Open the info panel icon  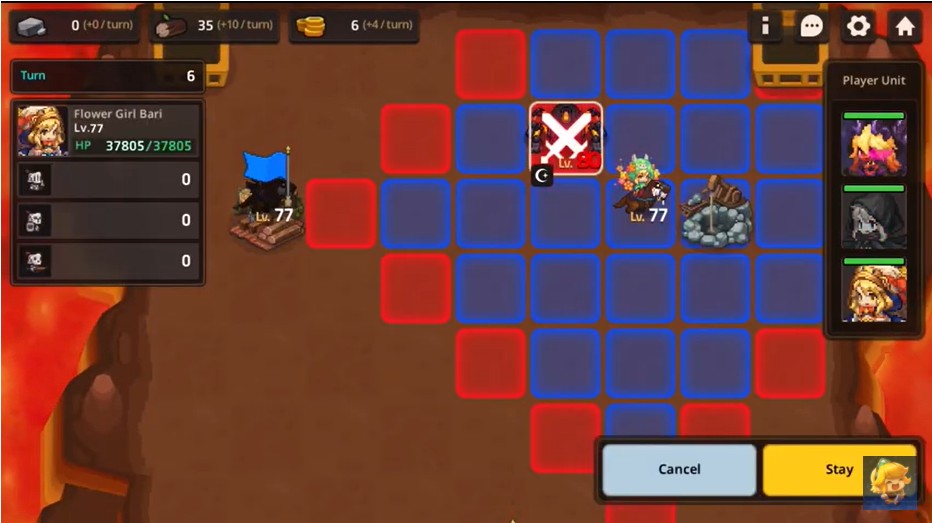pos(765,26)
